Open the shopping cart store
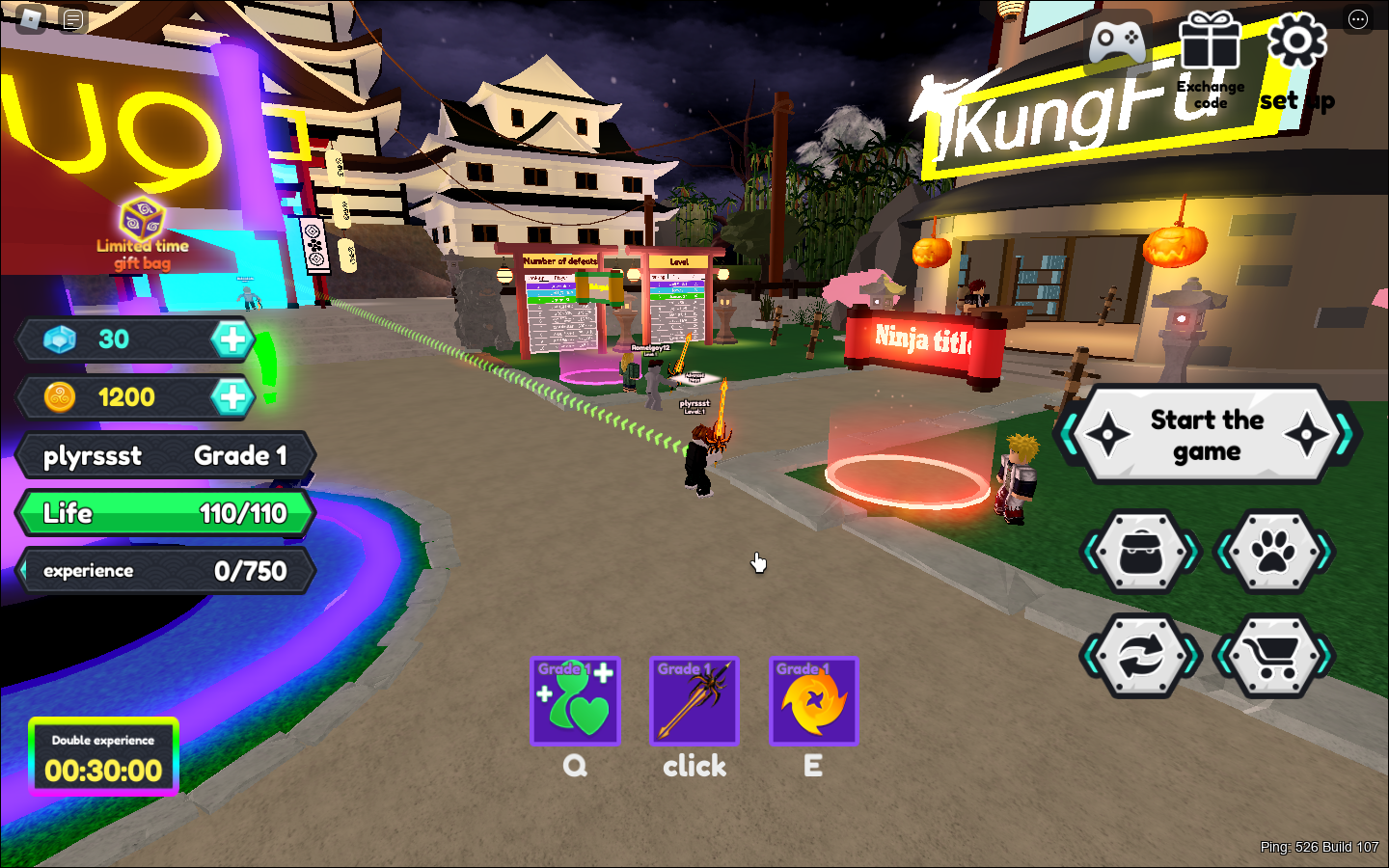 pyautogui.click(x=1273, y=657)
